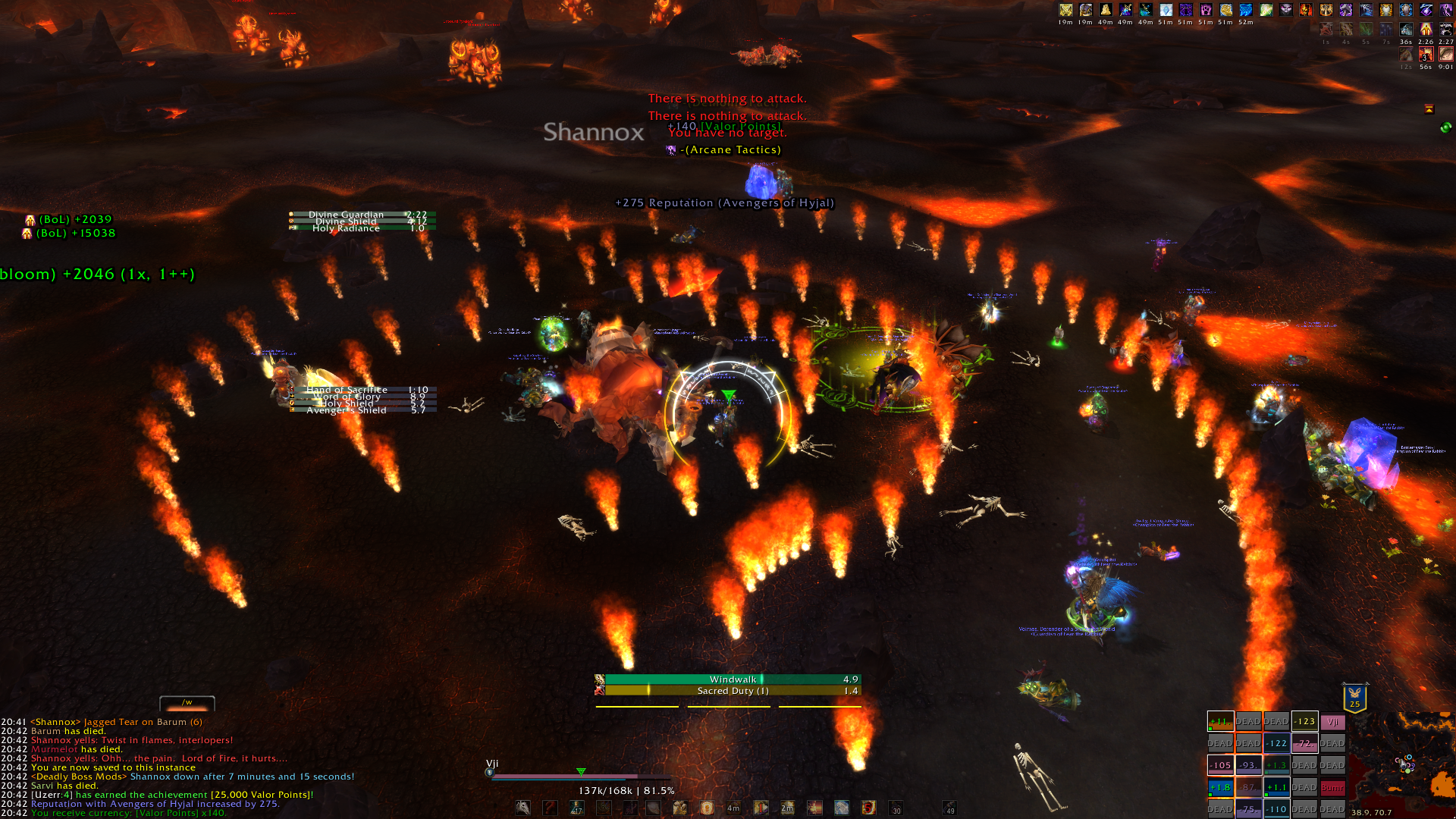Viewport: 1456px width, 819px height.
Task: Click the raid frame showing -123
Action: tap(1304, 722)
